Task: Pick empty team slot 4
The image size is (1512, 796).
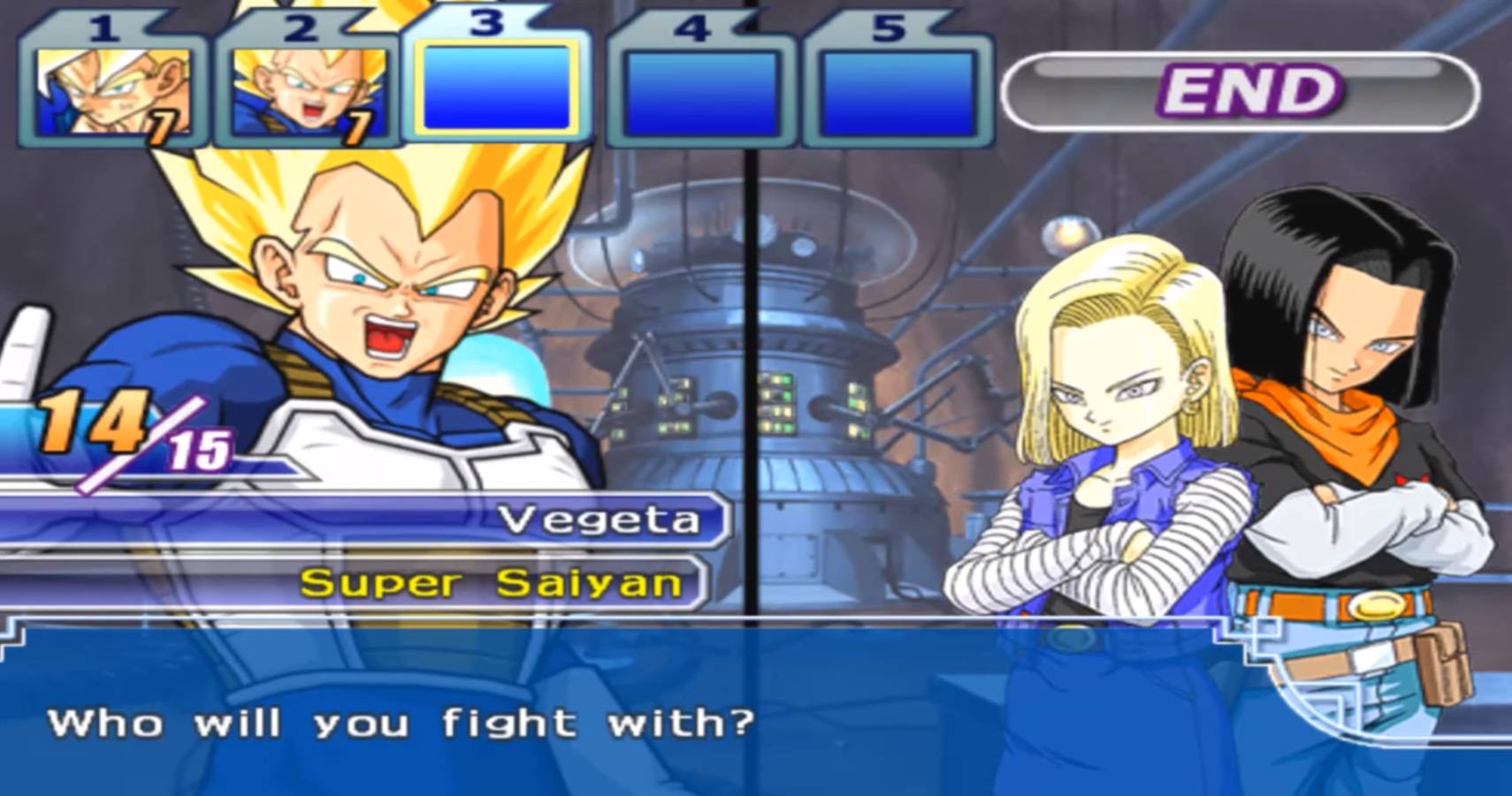Action: coord(700,92)
